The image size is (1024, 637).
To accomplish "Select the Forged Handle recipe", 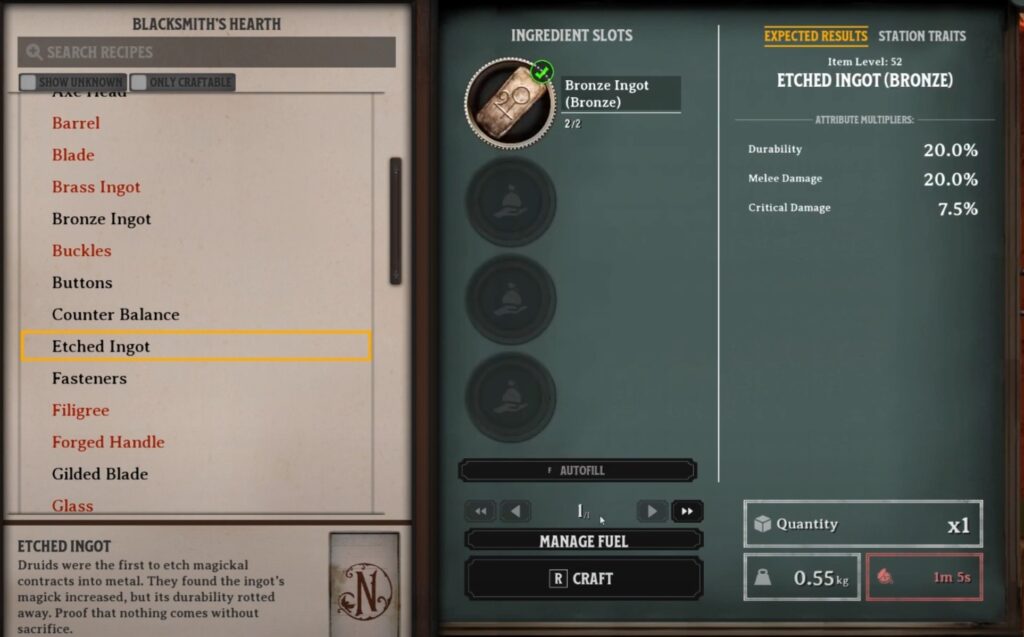I will click(108, 442).
